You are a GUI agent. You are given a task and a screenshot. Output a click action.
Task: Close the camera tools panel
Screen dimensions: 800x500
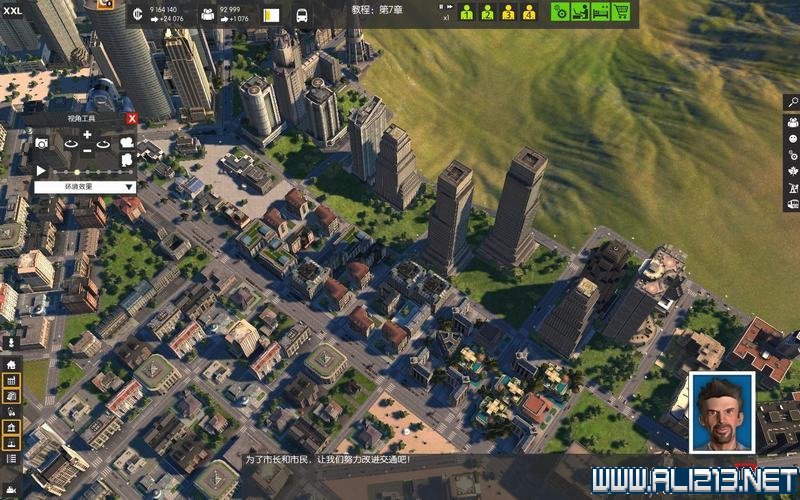[x=132, y=118]
